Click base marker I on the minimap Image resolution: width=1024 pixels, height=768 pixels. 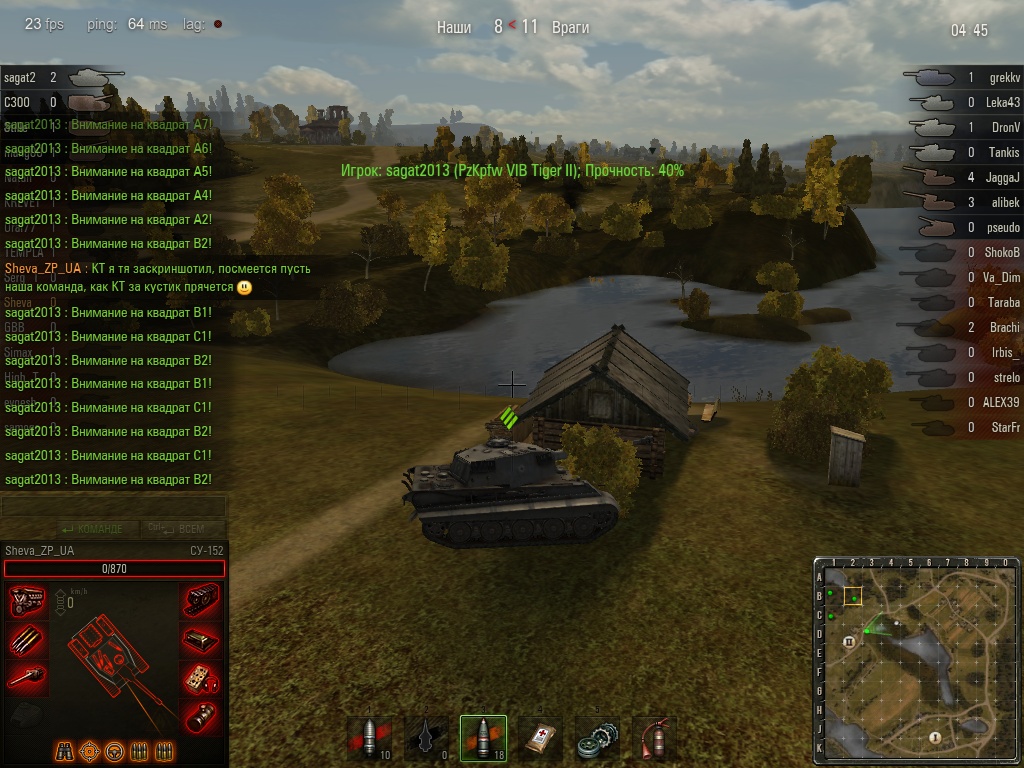pyautogui.click(x=935, y=737)
